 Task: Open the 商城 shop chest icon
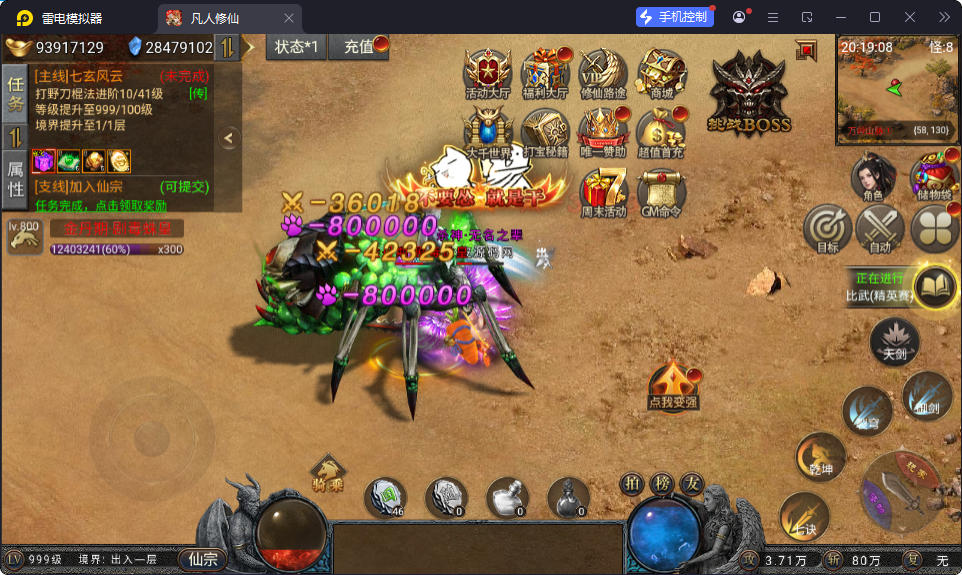click(661, 74)
